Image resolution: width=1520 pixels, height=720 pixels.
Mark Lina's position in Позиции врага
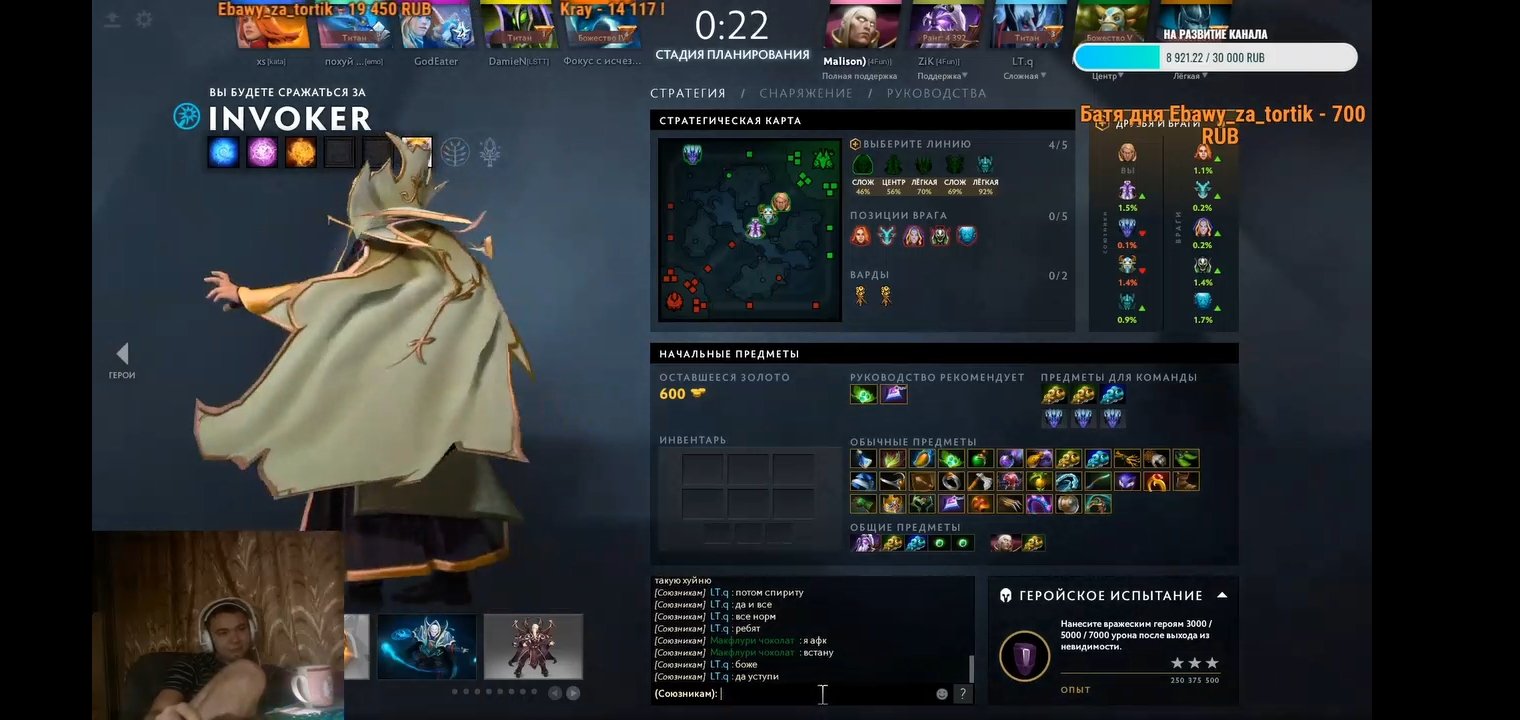(858, 236)
